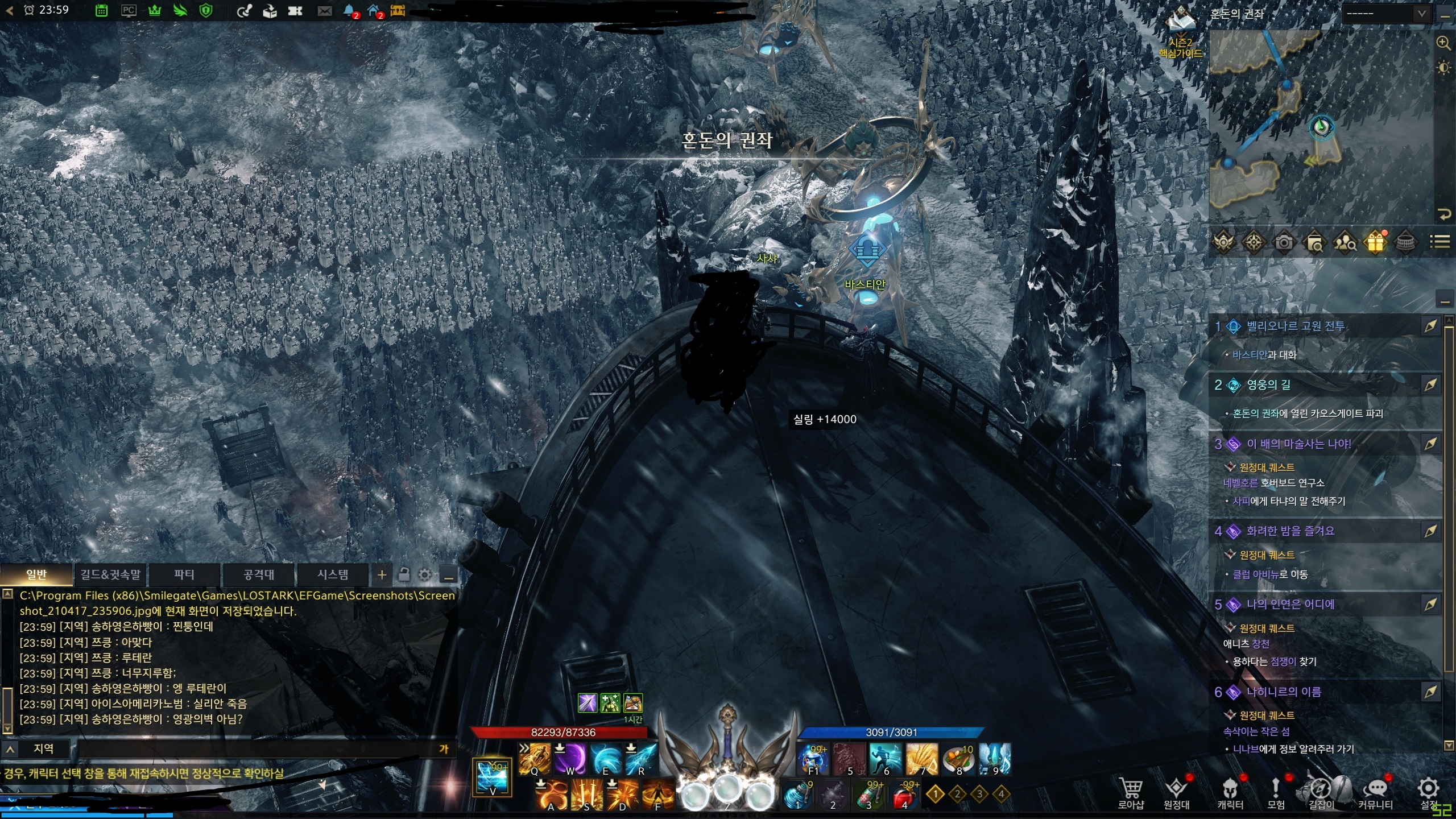The width and height of the screenshot is (1456, 819).
Task: Click the minimap magnifier zoom button
Action: point(1443,43)
